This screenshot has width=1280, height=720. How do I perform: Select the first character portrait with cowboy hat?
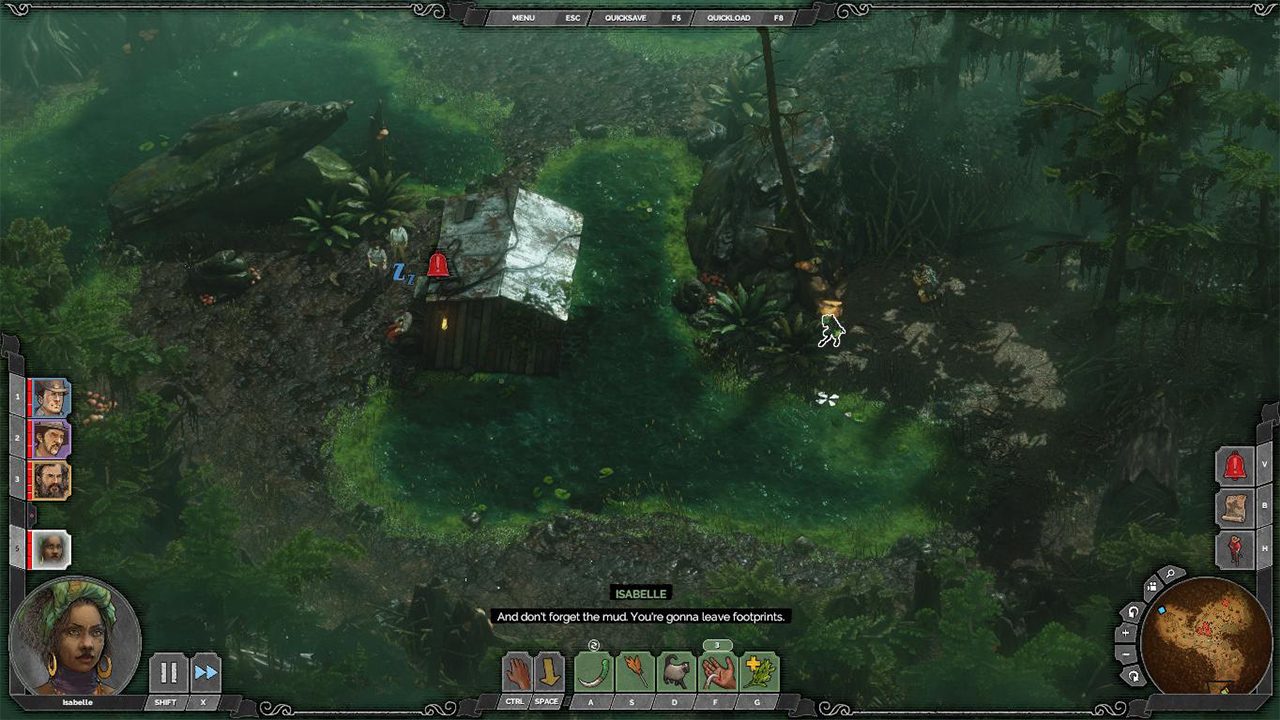click(x=50, y=398)
